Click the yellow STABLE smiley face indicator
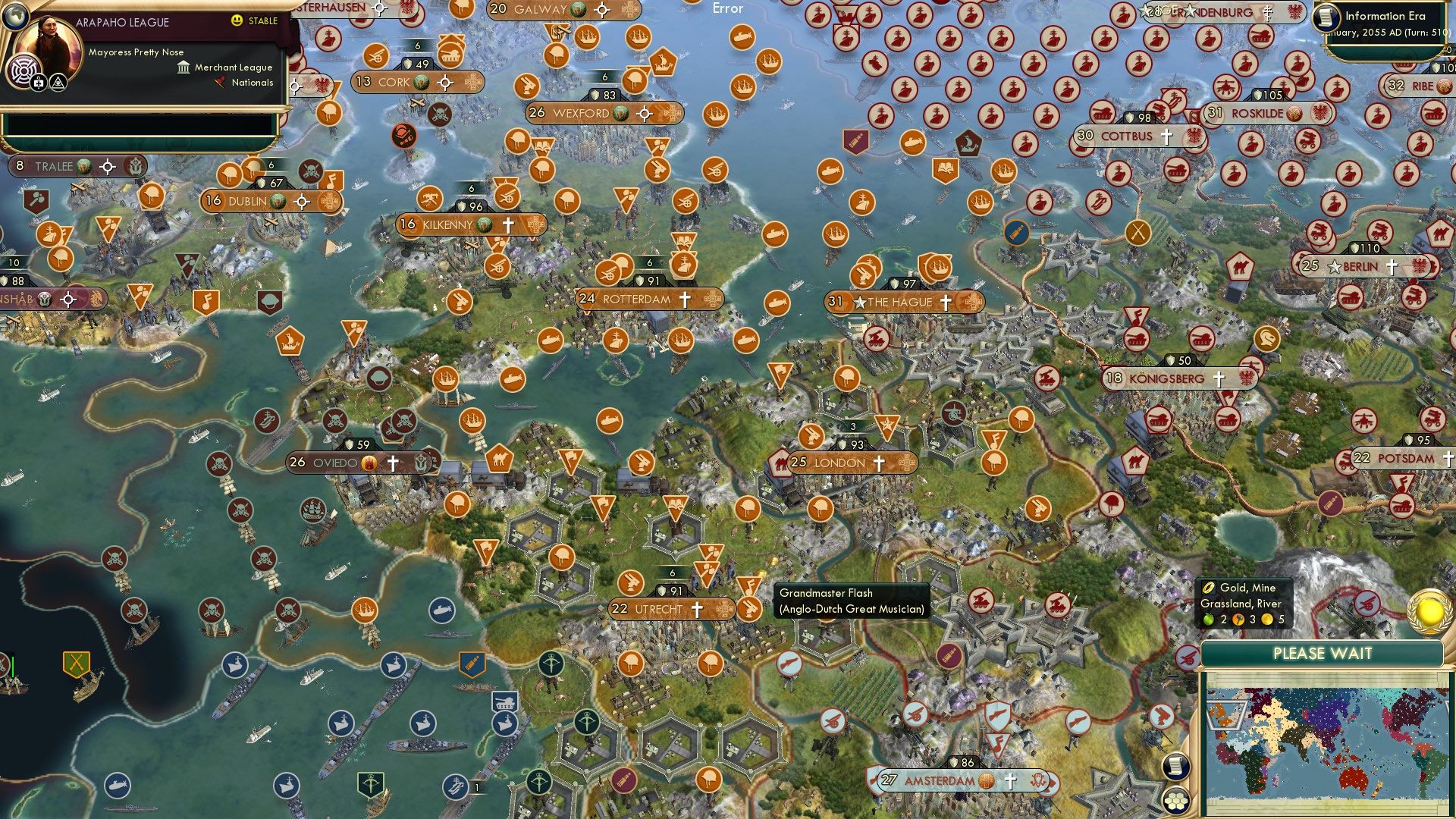 pos(237,20)
